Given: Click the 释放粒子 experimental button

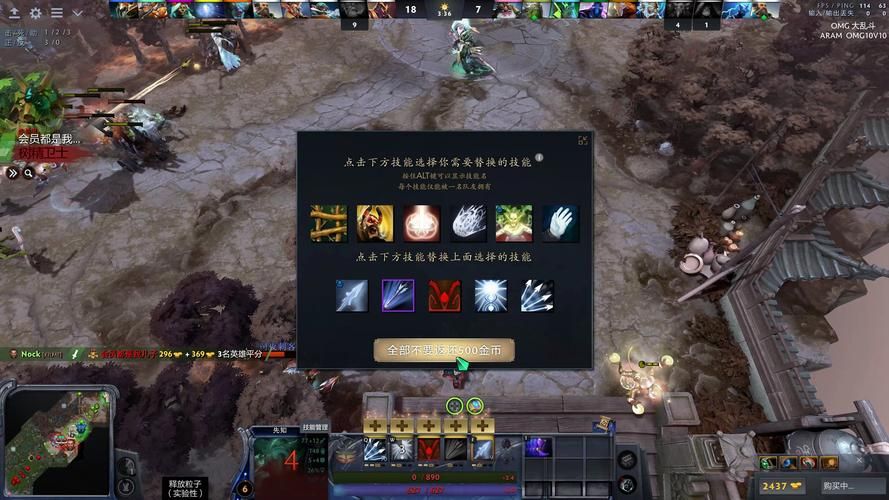Looking at the screenshot, I should (184, 488).
